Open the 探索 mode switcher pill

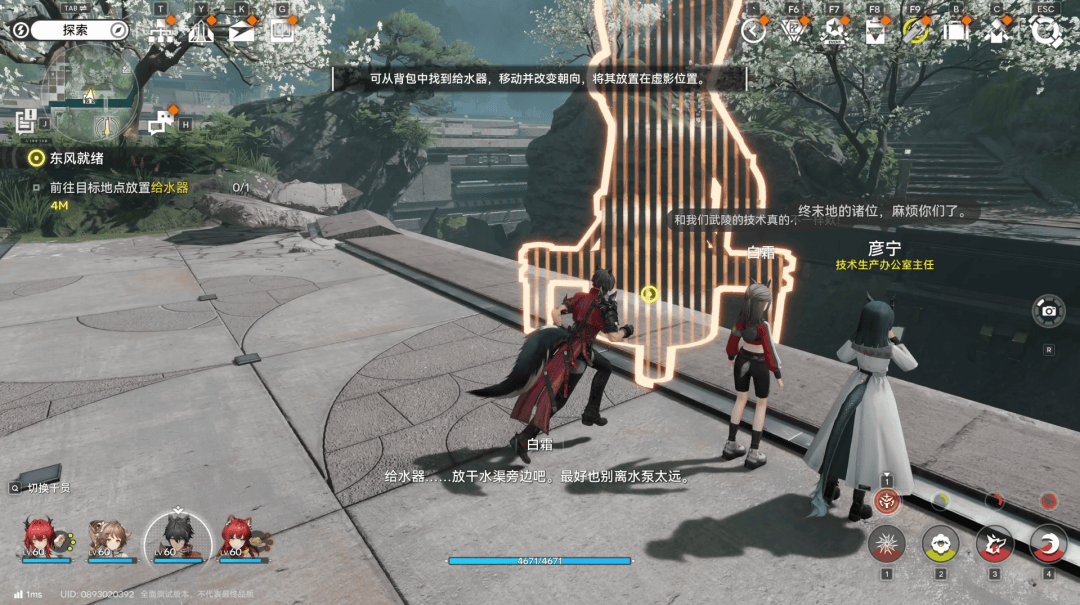[76, 30]
